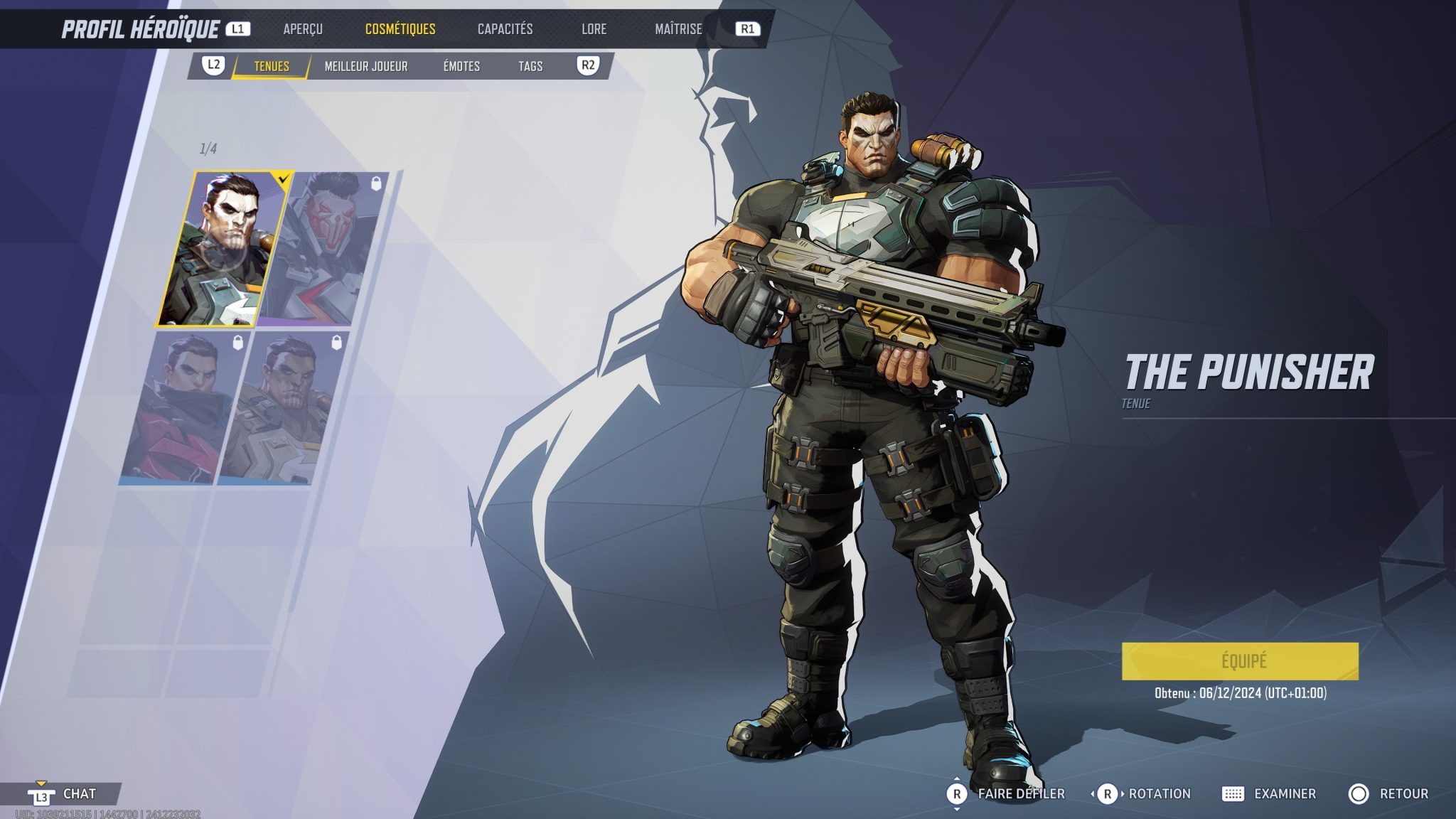The image size is (1456, 819).
Task: Switch to the APERÇU tab
Action: pos(303,29)
